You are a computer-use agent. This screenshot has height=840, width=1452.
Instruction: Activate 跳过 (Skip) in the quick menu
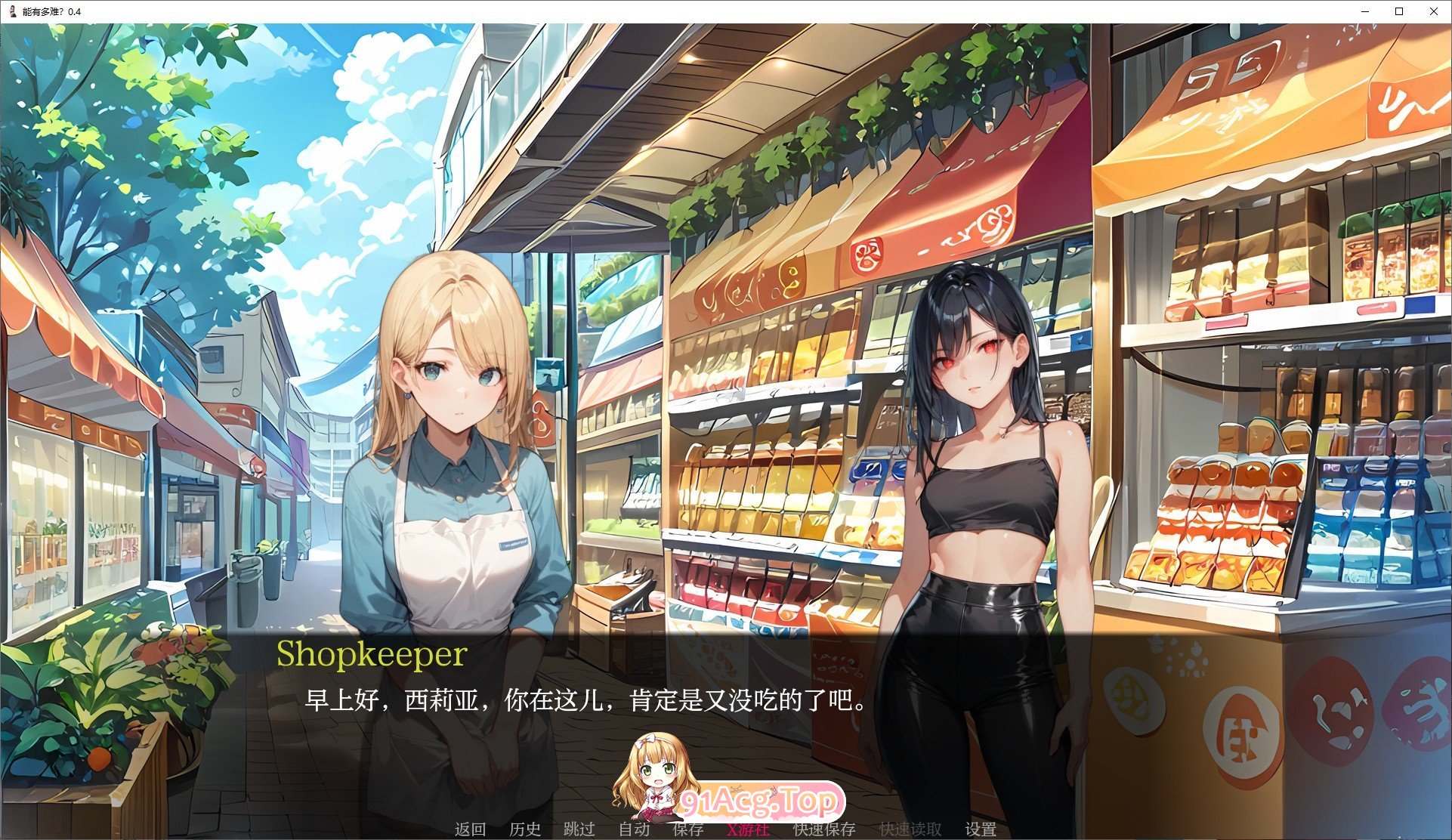pyautogui.click(x=579, y=829)
